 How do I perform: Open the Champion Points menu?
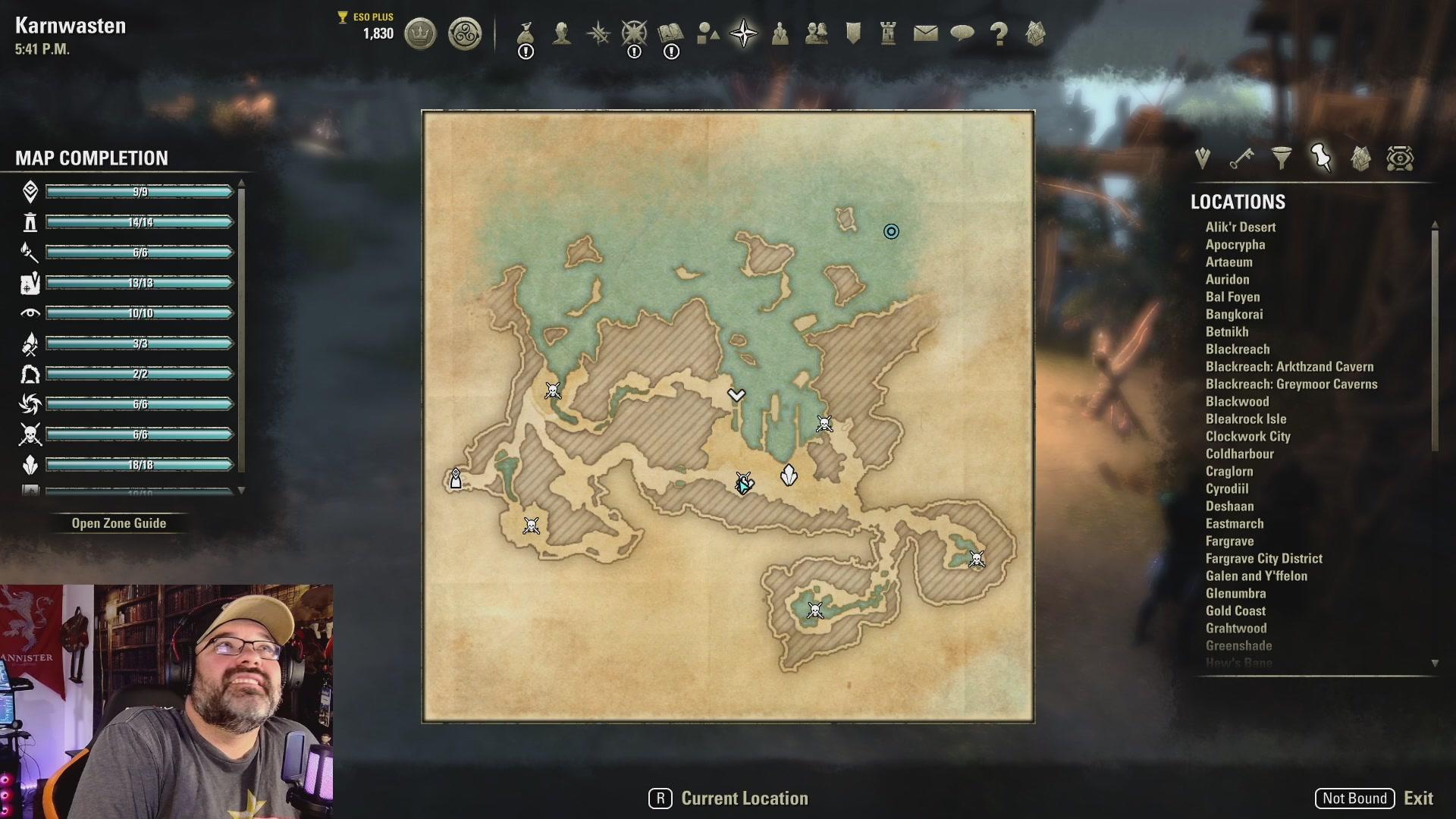(635, 33)
